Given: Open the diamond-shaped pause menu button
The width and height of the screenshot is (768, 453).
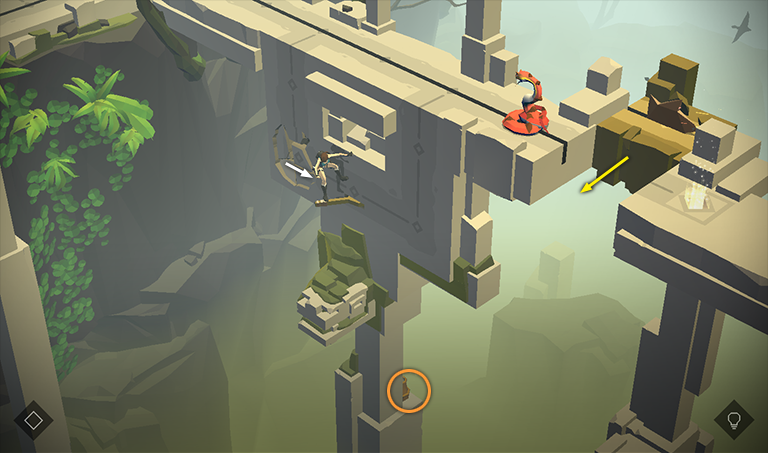Looking at the screenshot, I should [x=33, y=420].
